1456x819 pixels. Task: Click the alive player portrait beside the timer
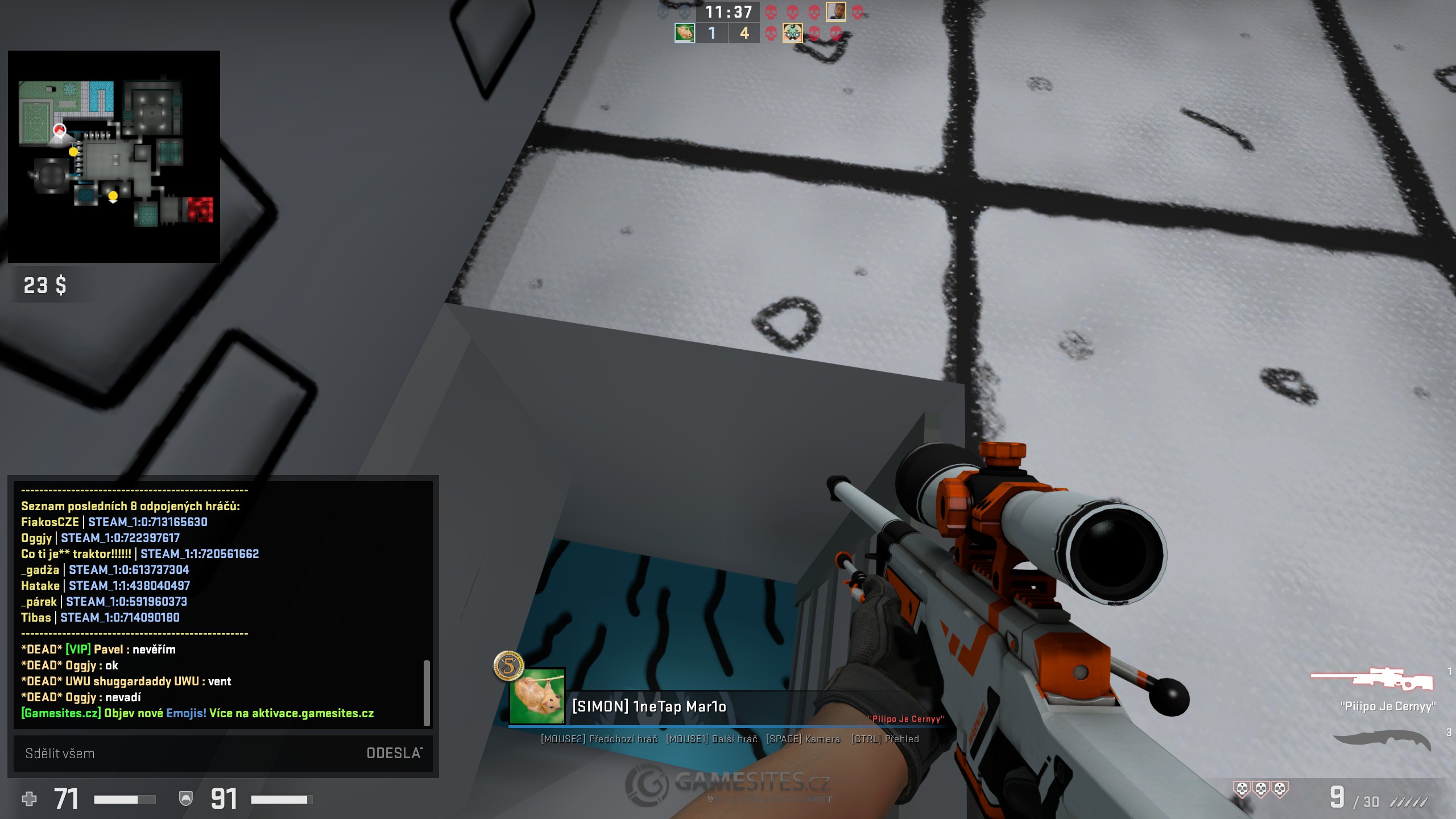coord(835,11)
